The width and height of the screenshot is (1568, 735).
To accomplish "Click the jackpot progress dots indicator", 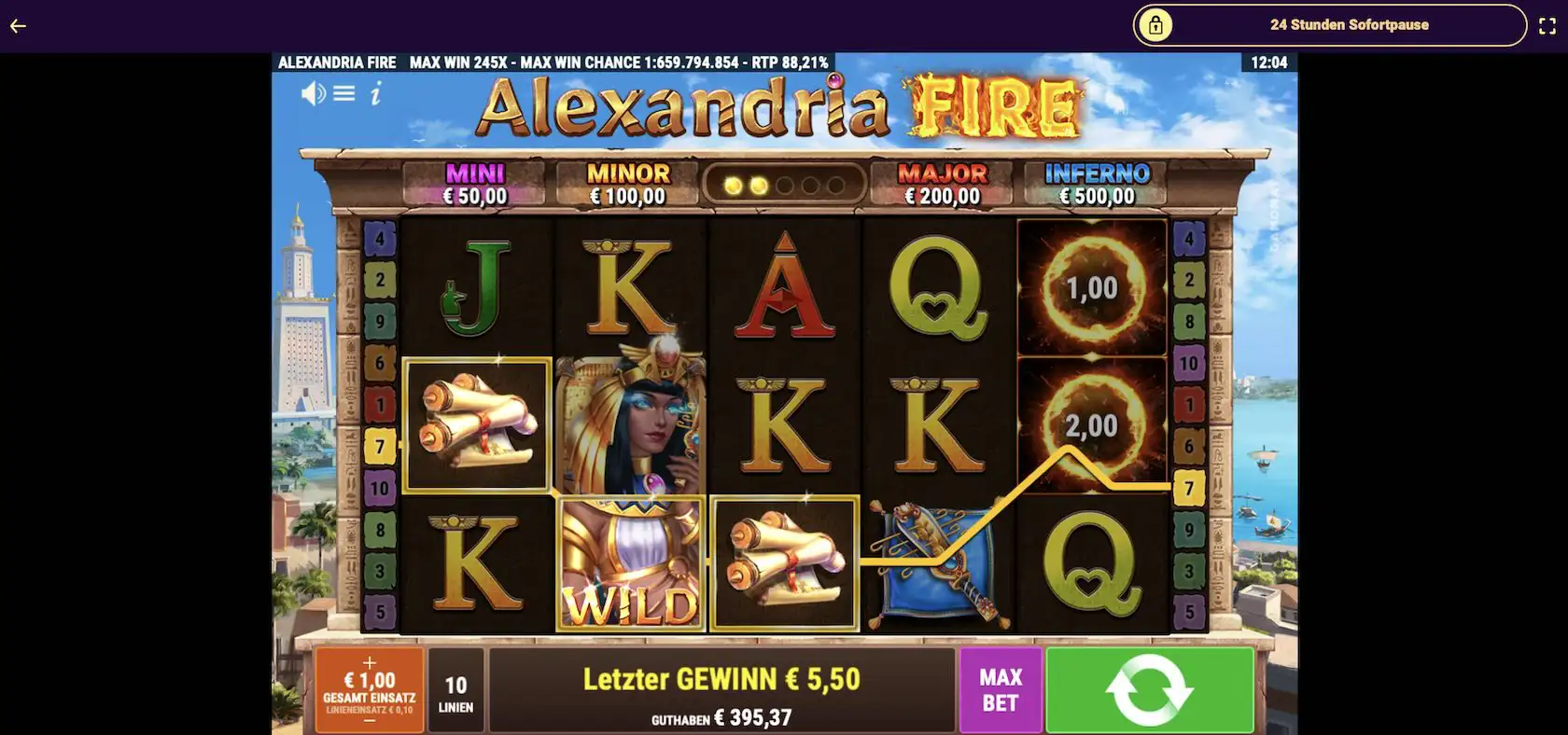I will pos(784,183).
